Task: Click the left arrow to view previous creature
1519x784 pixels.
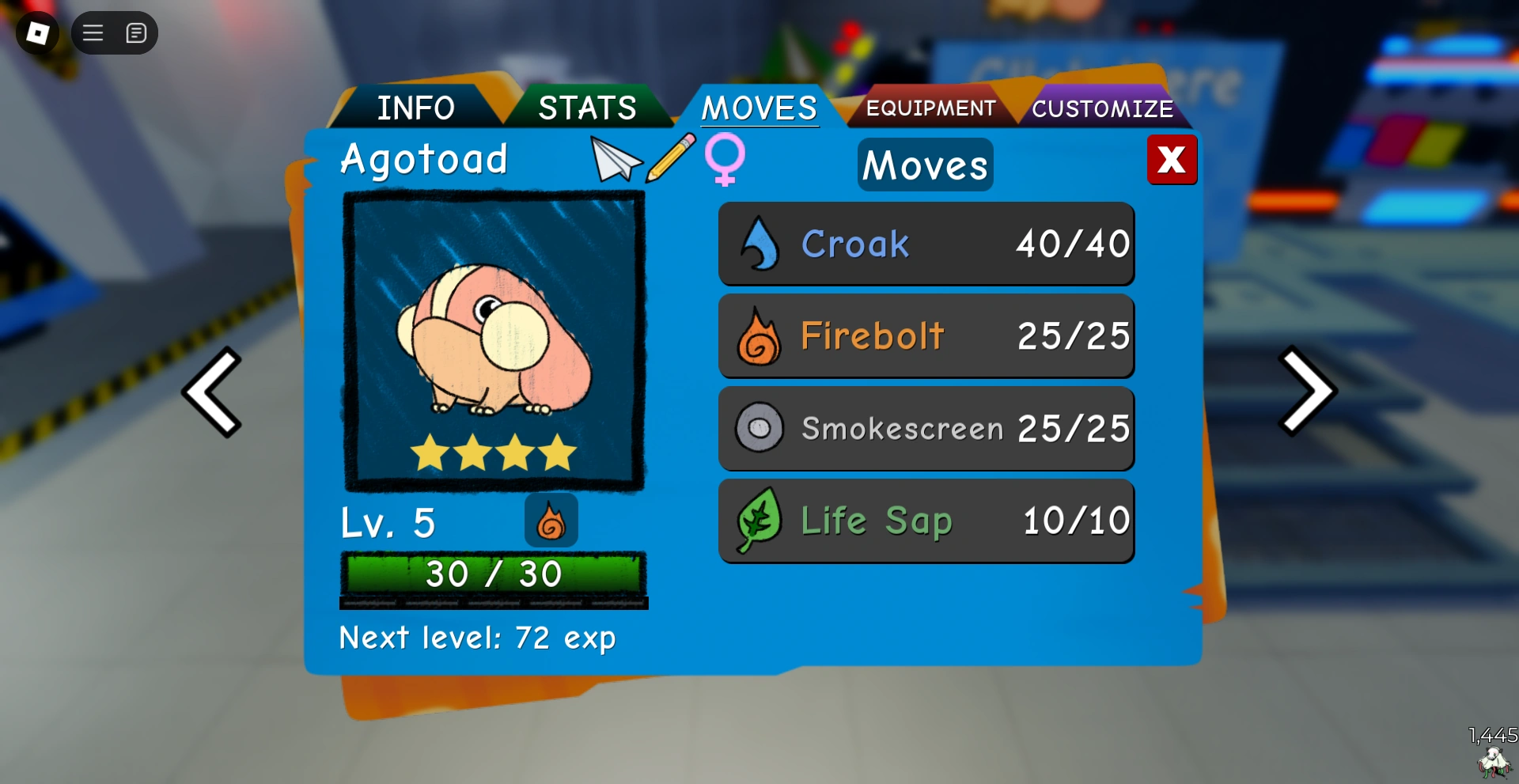Action: (x=212, y=392)
